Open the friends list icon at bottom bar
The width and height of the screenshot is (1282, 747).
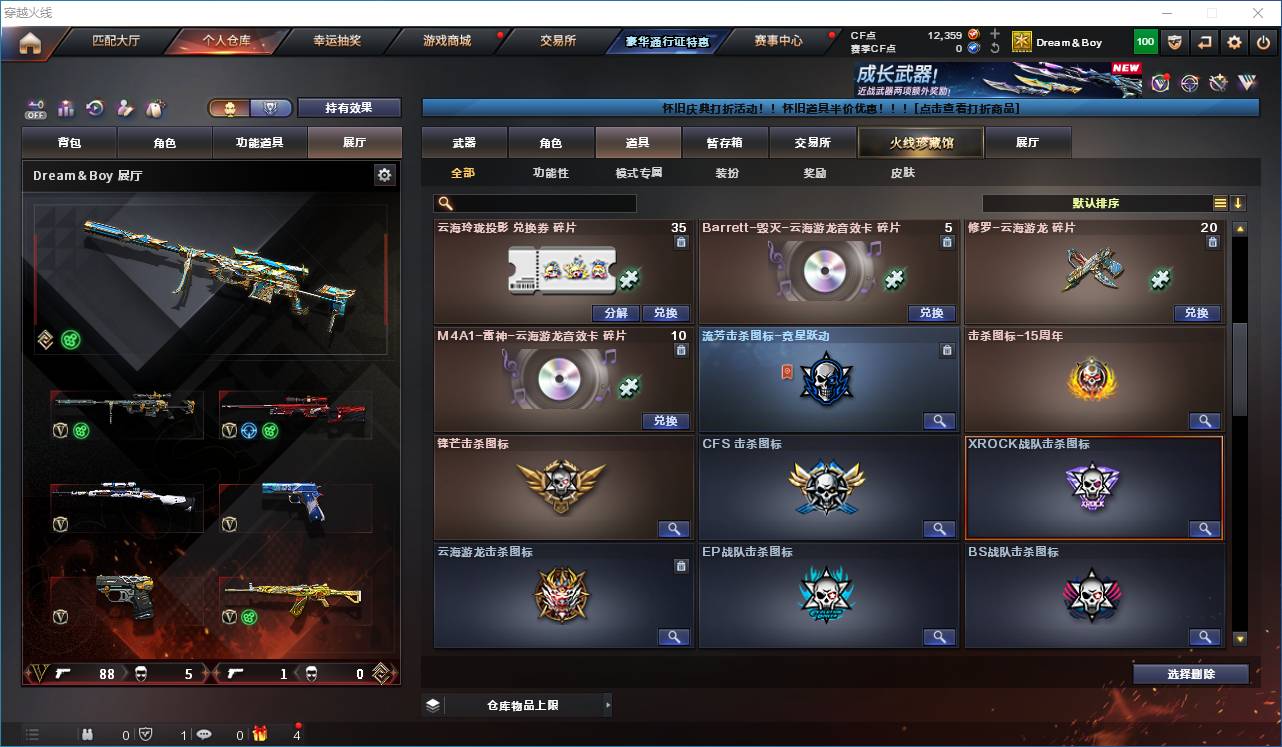87,735
